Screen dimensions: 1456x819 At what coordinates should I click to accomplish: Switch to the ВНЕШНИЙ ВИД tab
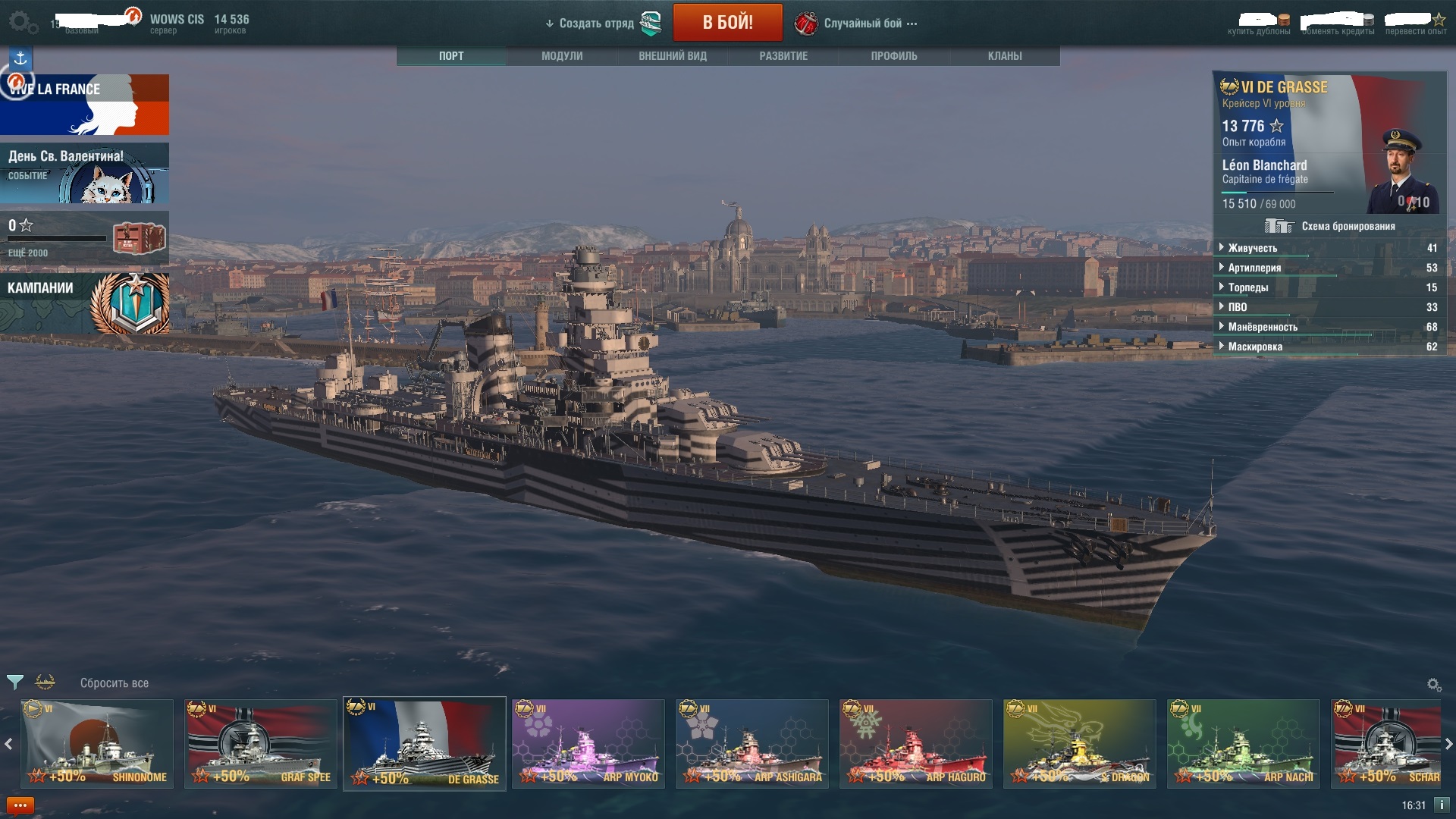(x=673, y=56)
